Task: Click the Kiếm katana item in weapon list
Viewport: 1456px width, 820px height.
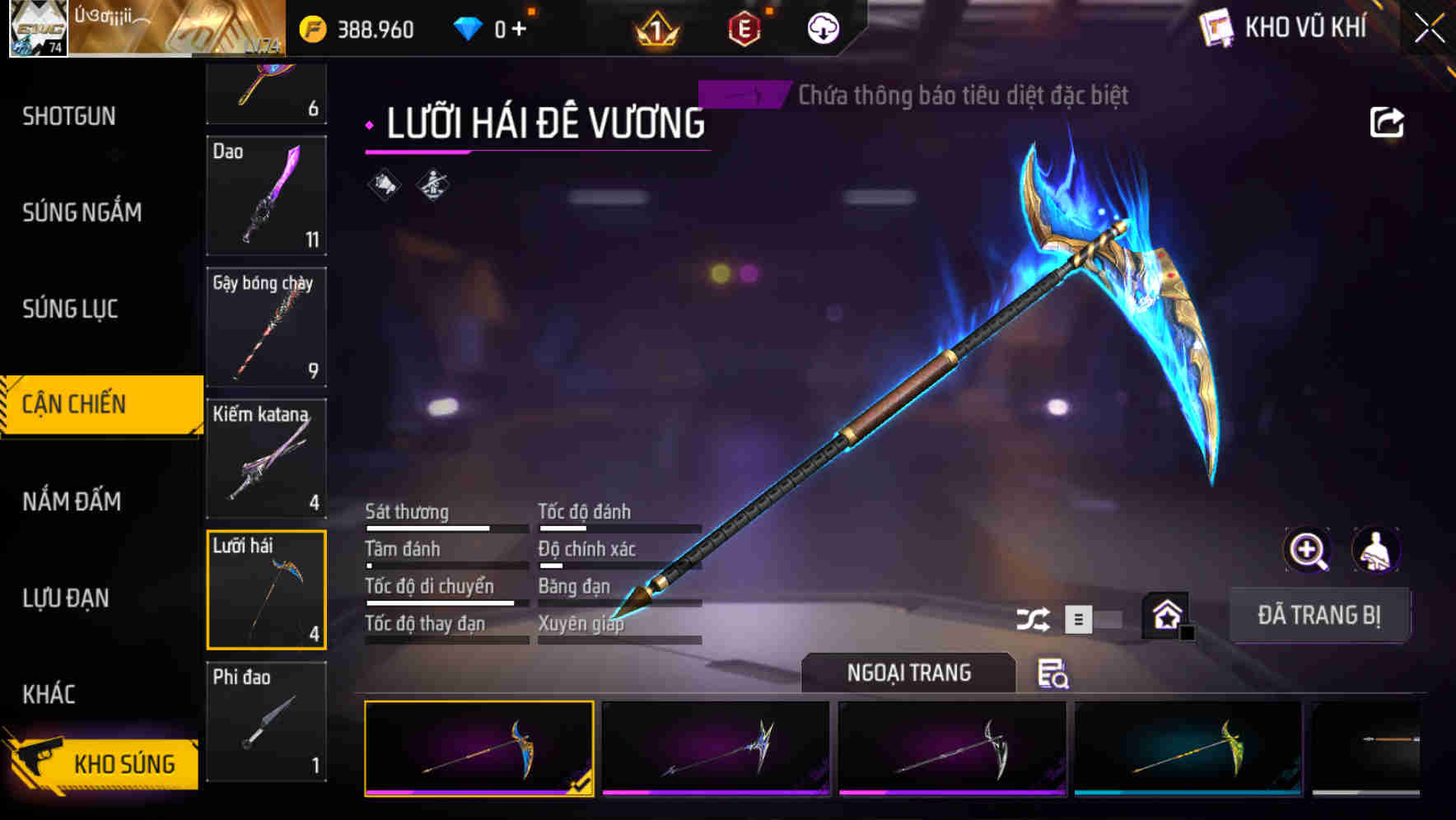Action: (266, 458)
